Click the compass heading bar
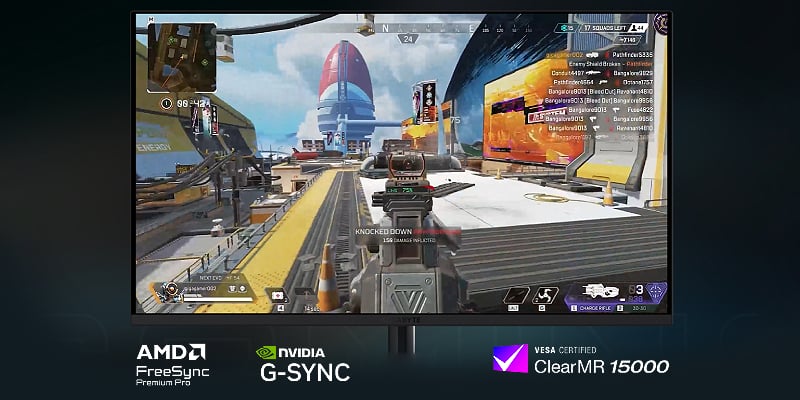800x400 pixels. click(x=408, y=30)
